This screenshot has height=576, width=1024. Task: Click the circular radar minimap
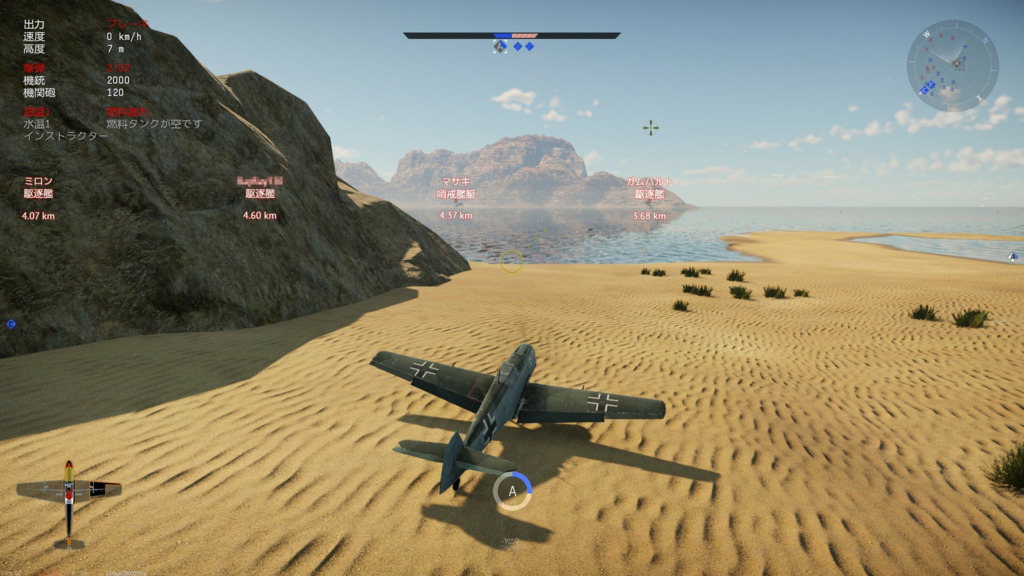(x=952, y=65)
